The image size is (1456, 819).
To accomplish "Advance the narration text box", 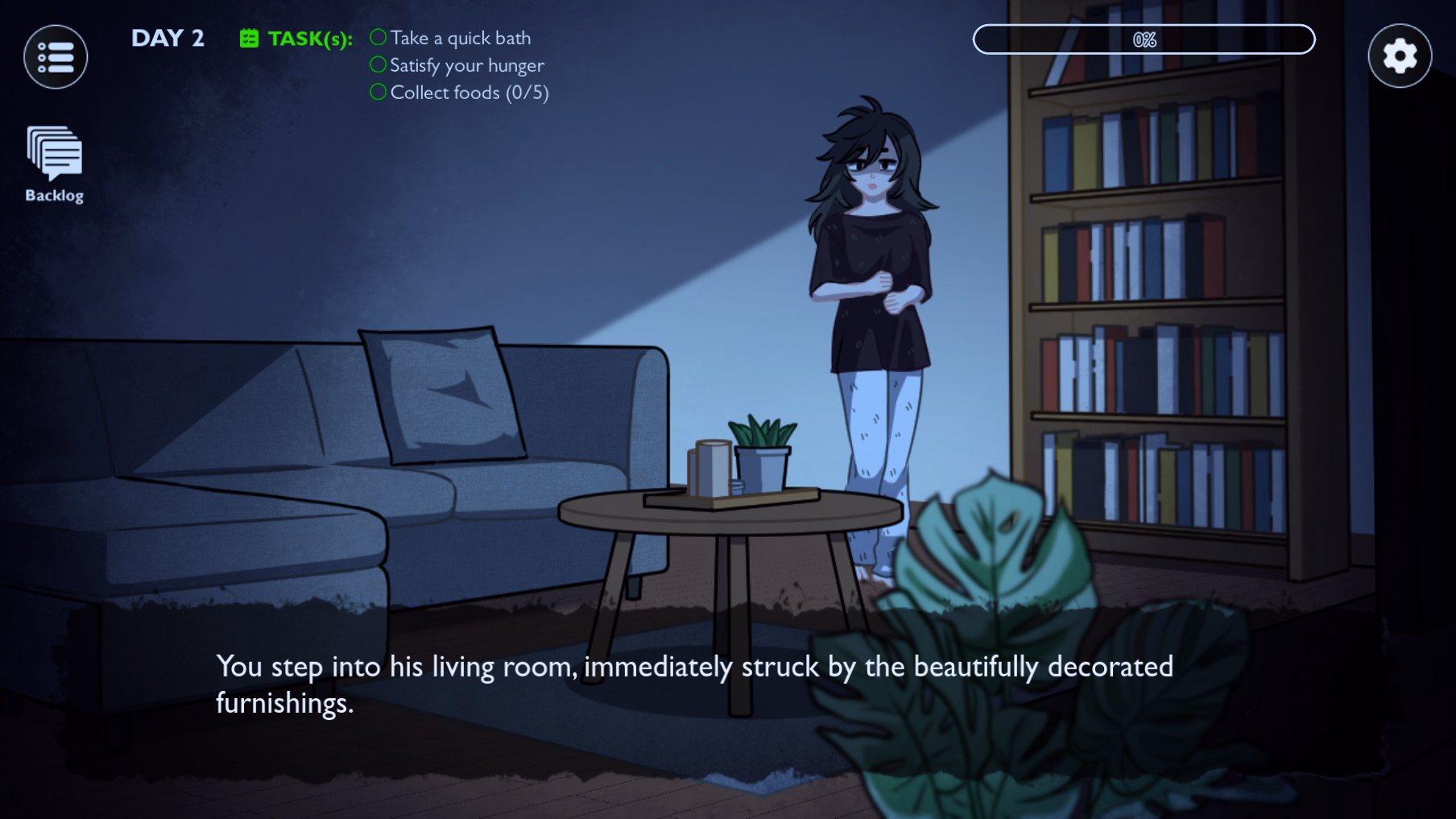I will (694, 685).
